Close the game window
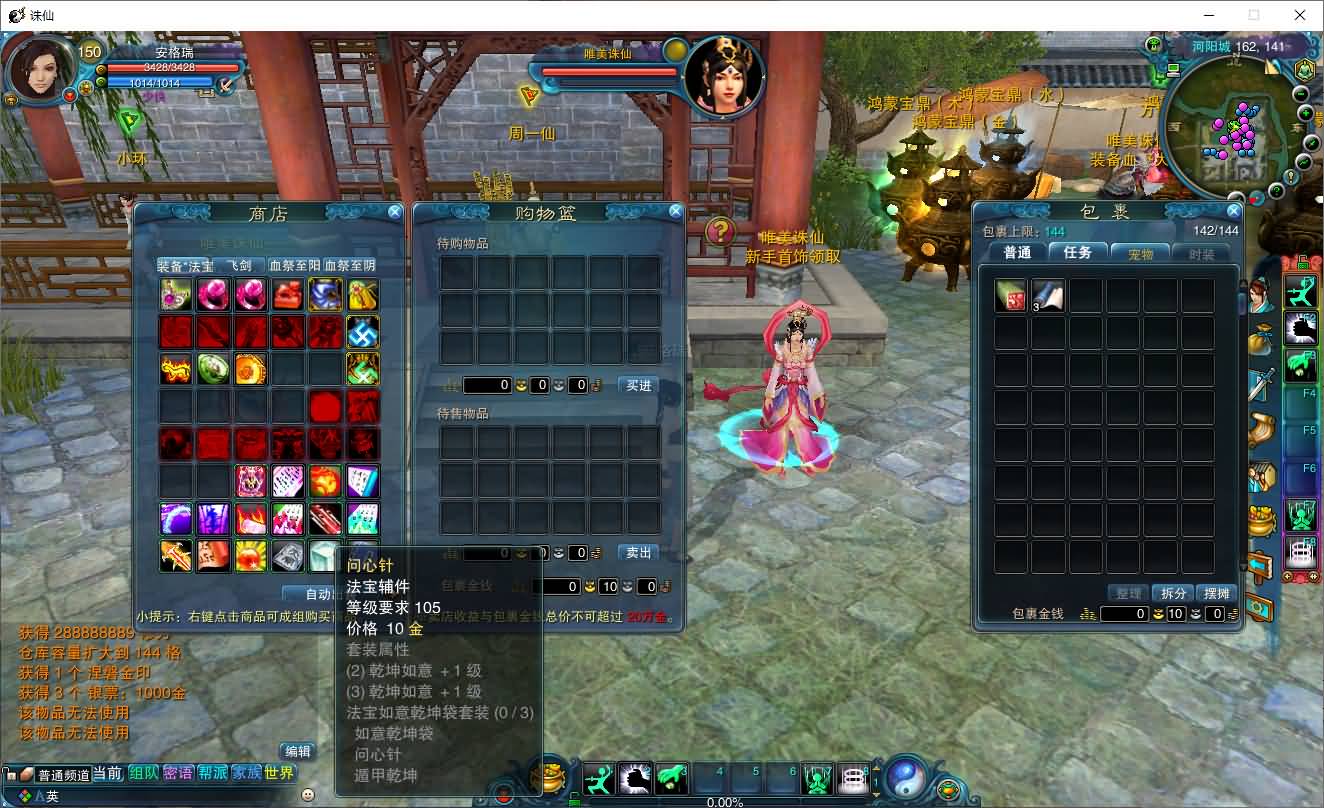Image resolution: width=1324 pixels, height=808 pixels. [1300, 15]
